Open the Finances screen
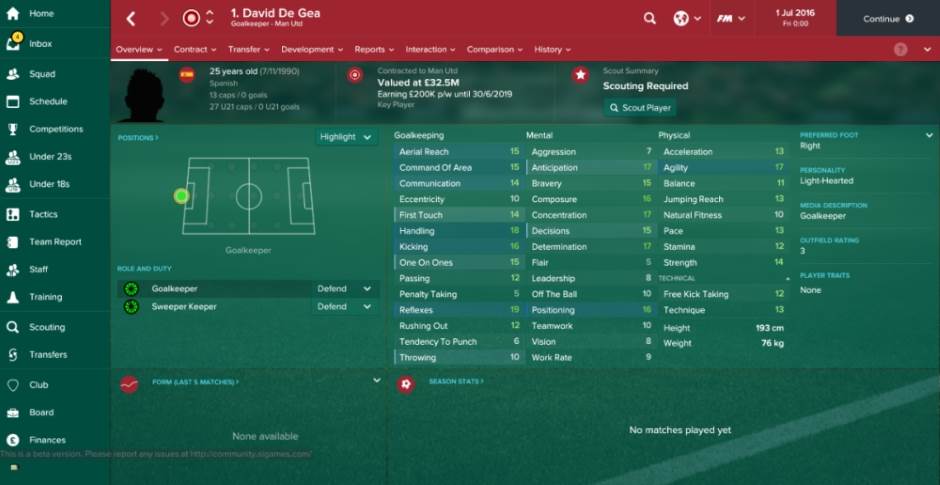 [47, 440]
